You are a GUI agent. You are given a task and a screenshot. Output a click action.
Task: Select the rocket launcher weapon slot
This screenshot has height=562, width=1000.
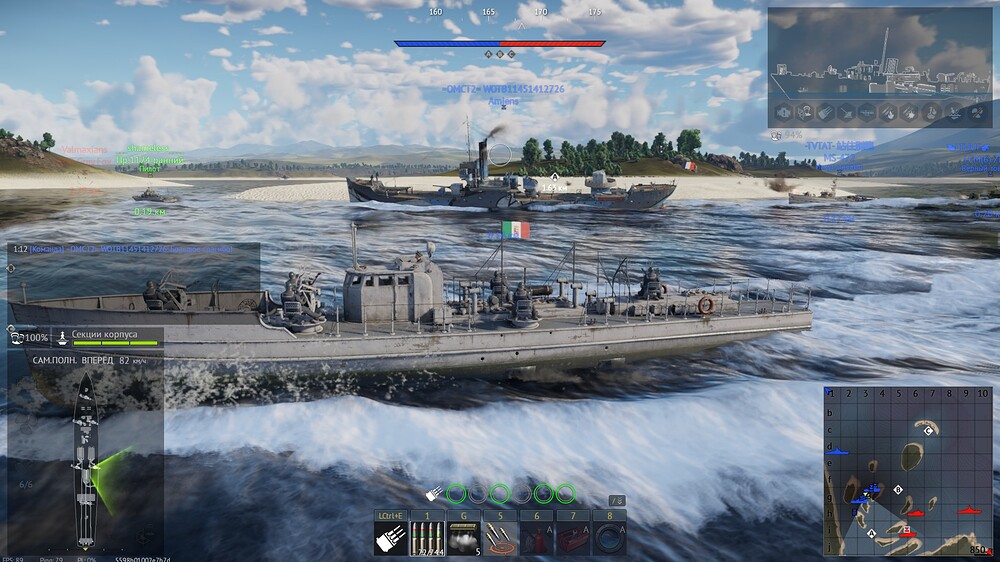coord(391,538)
